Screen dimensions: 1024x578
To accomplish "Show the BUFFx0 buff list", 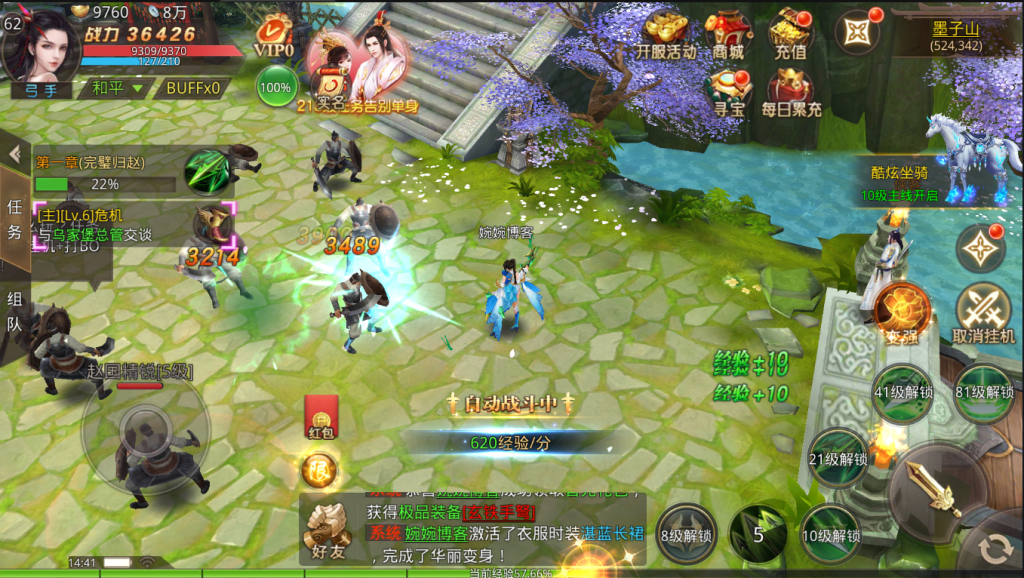I will point(192,88).
